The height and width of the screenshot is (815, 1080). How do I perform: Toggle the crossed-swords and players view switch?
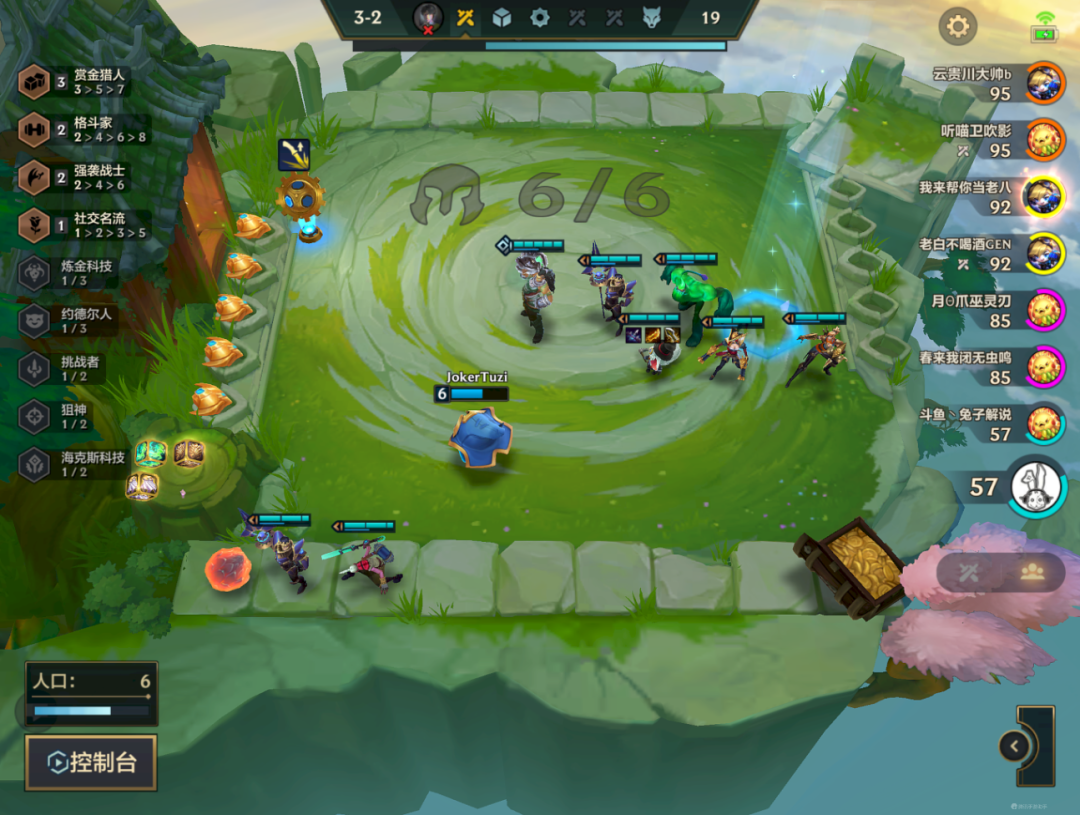1000,572
